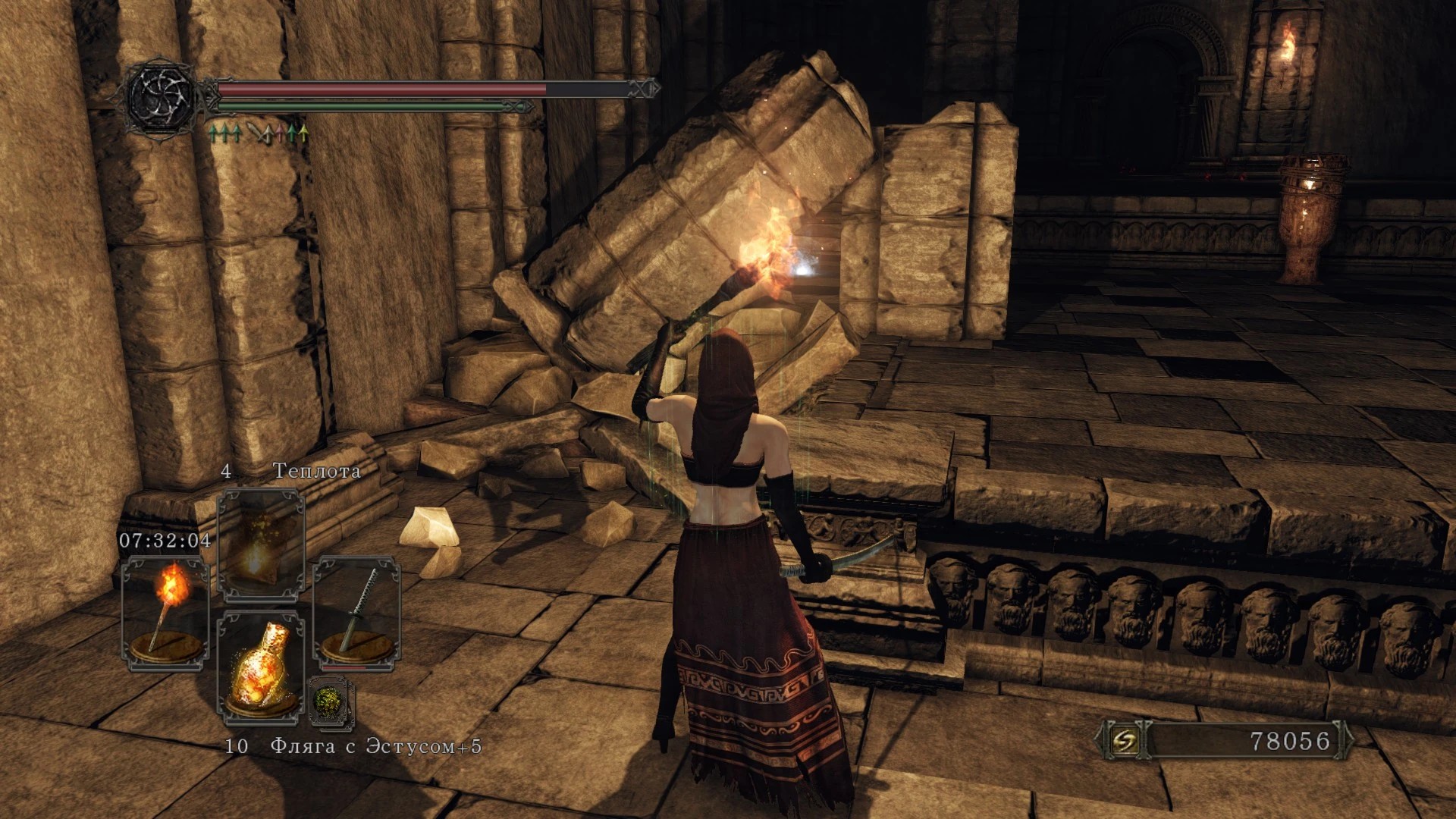This screenshot has width=1456, height=819.
Task: Select the burning torch left-hand slot
Action: click(165, 613)
